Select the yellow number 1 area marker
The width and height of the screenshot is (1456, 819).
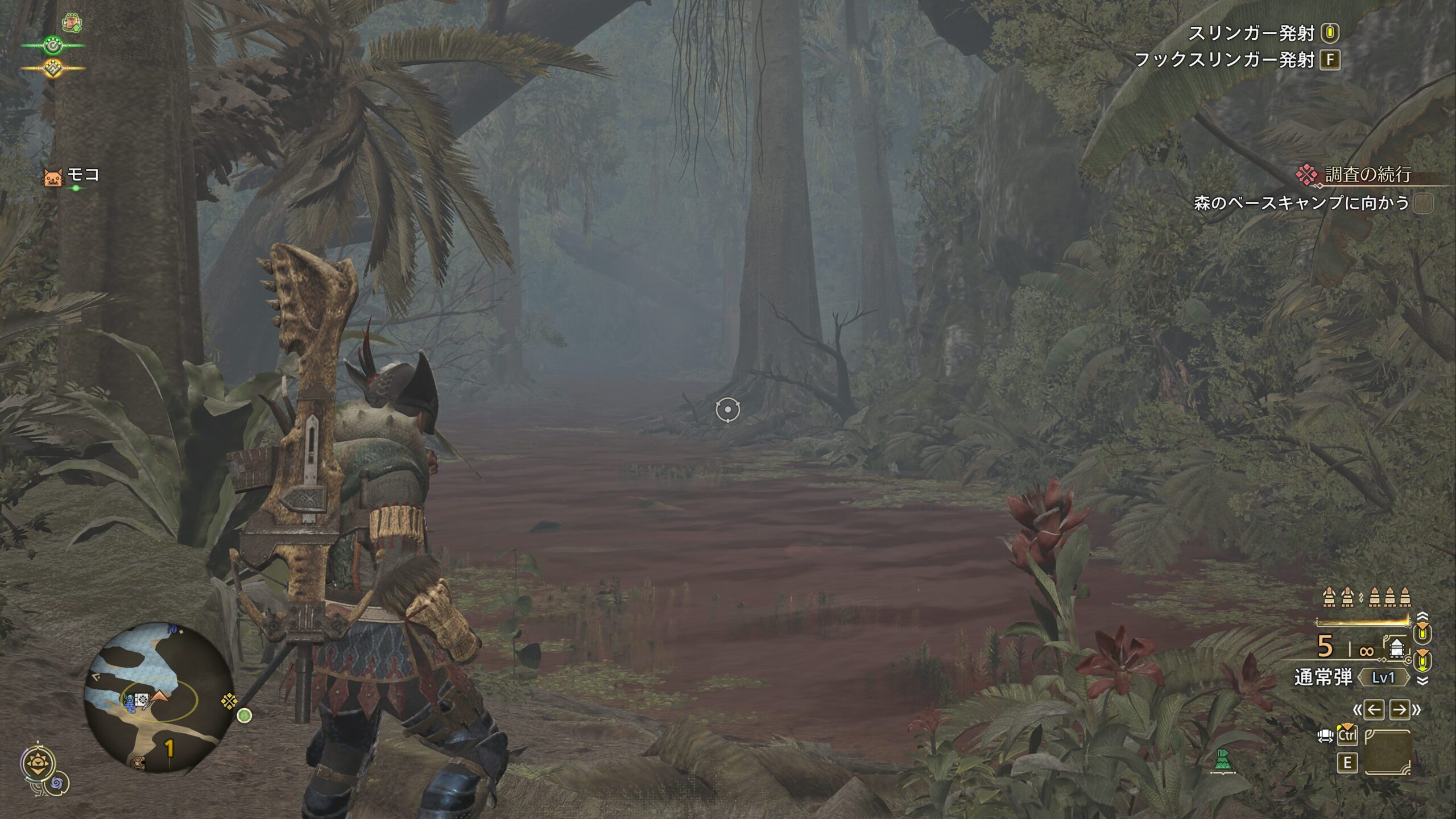(169, 748)
